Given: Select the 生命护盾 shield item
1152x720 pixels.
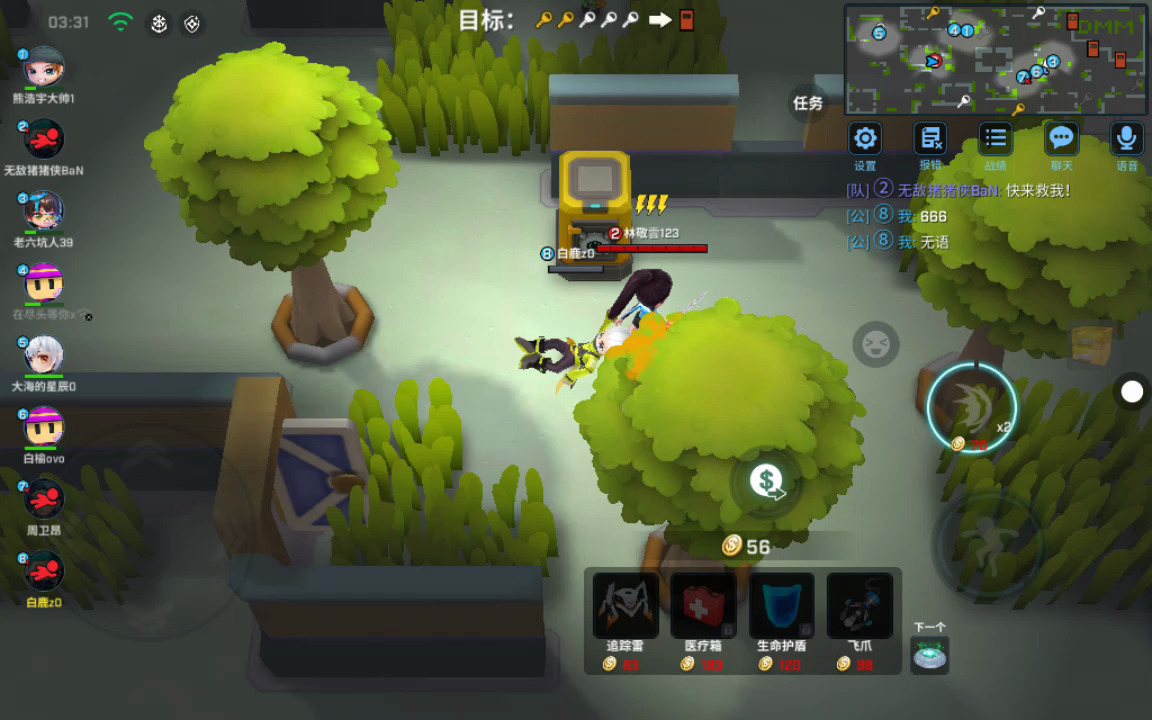Looking at the screenshot, I should click(x=781, y=605).
